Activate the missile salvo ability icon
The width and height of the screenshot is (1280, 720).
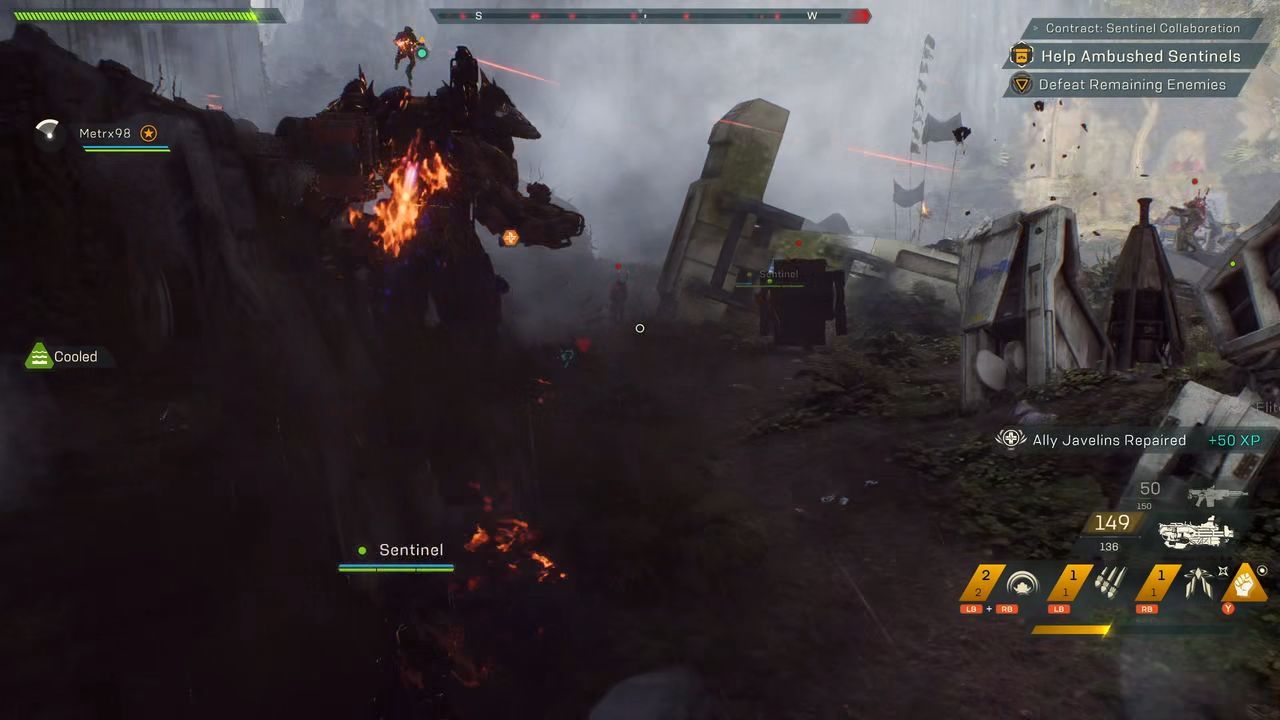(x=1105, y=580)
